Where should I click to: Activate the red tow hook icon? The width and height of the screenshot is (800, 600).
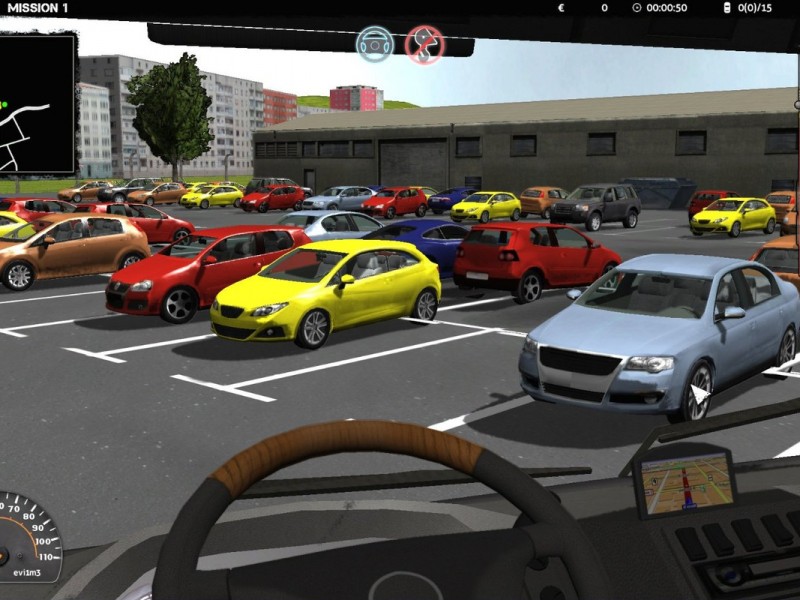424,45
